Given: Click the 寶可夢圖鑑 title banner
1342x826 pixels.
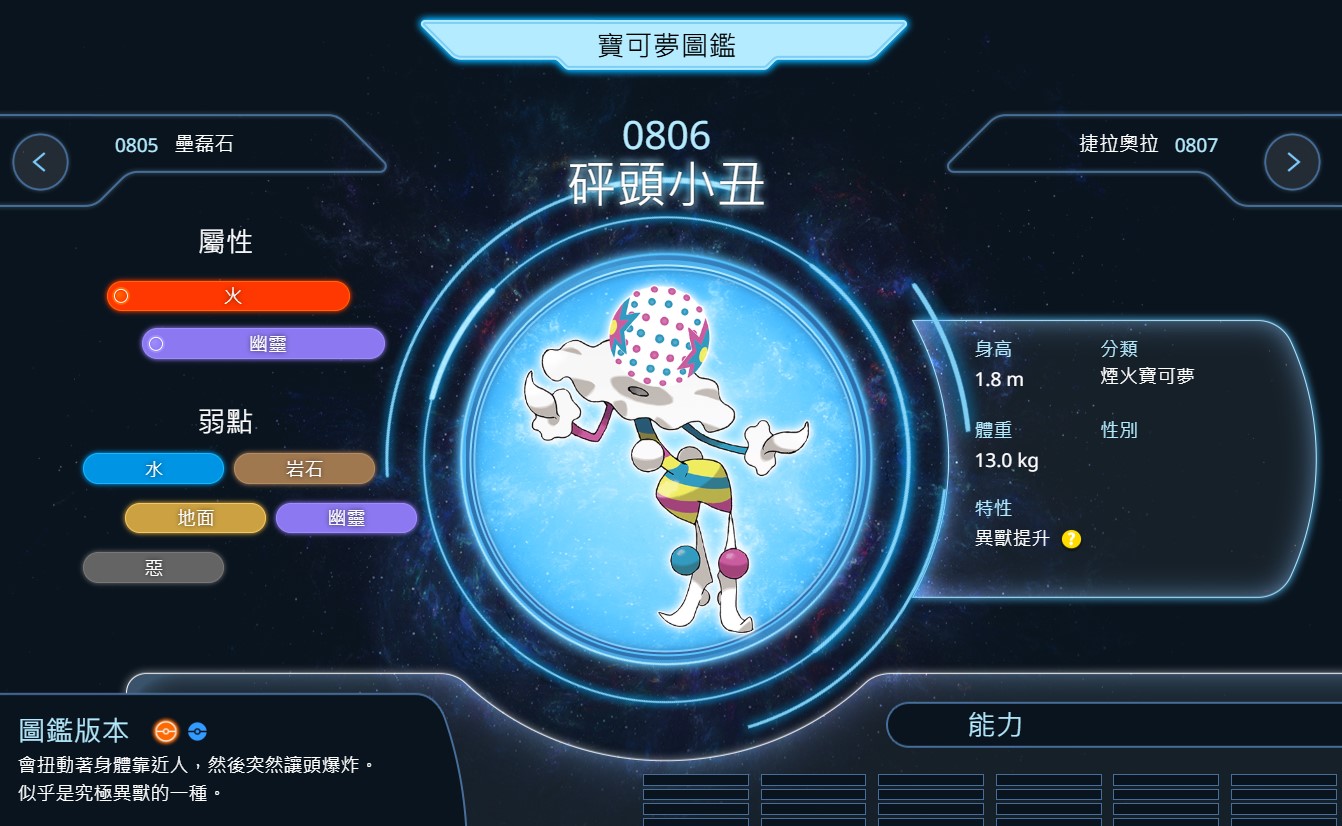Looking at the screenshot, I should pos(665,45).
